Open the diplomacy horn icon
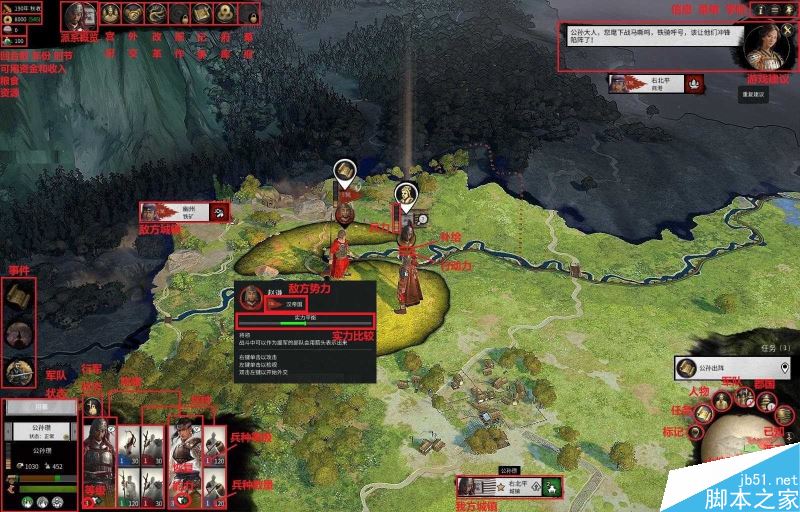Viewport: 800px width, 512px height. (x=134, y=14)
